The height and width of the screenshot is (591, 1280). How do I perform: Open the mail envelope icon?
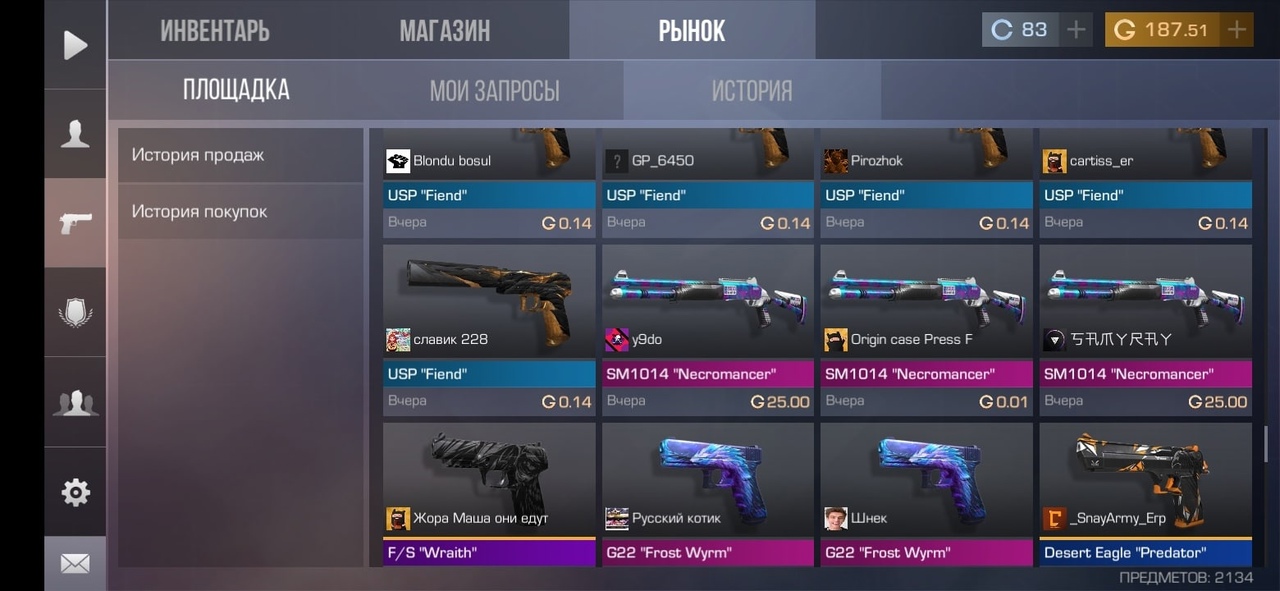pyautogui.click(x=75, y=564)
